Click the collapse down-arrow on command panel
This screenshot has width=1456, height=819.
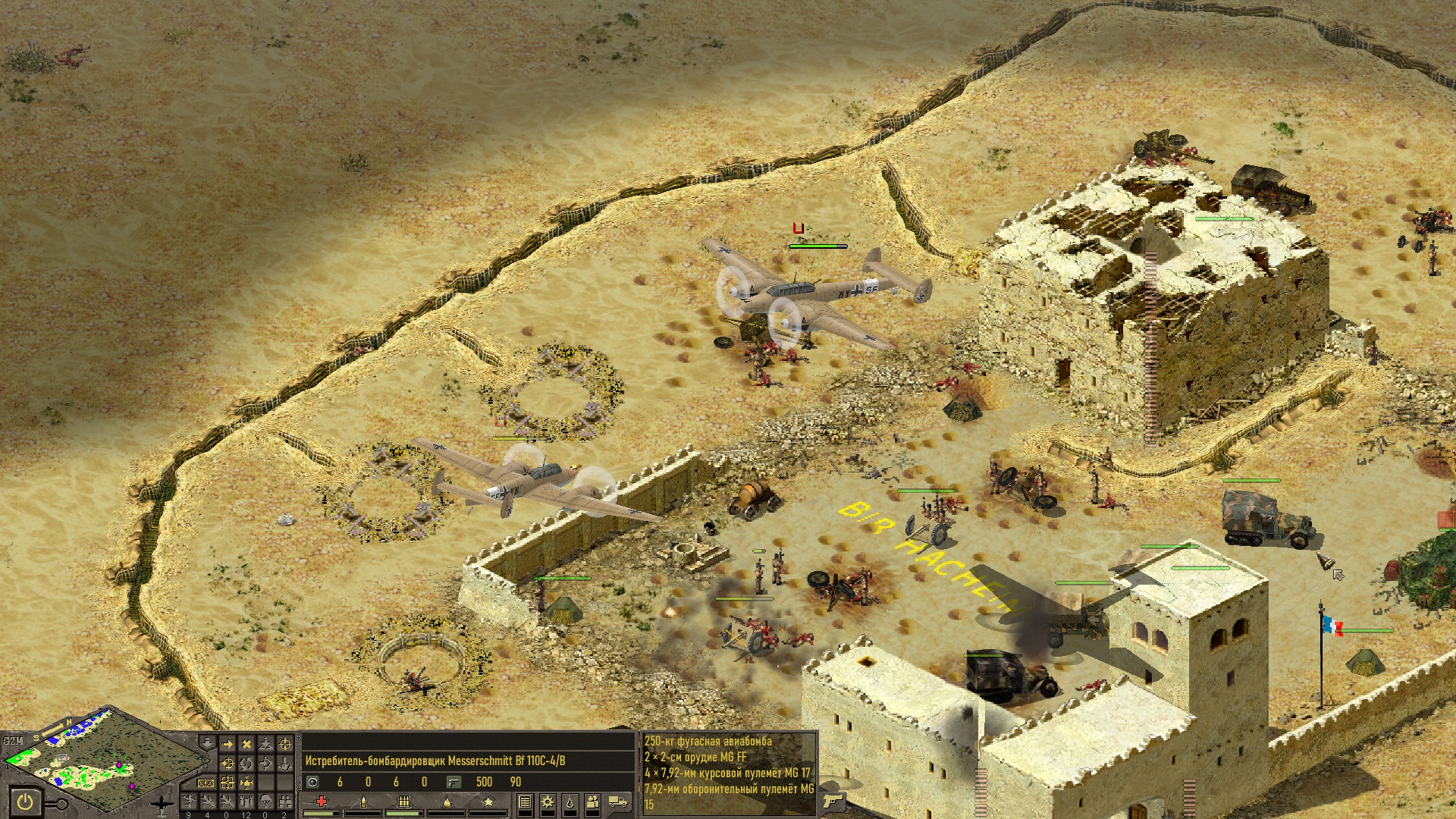pyautogui.click(x=208, y=743)
